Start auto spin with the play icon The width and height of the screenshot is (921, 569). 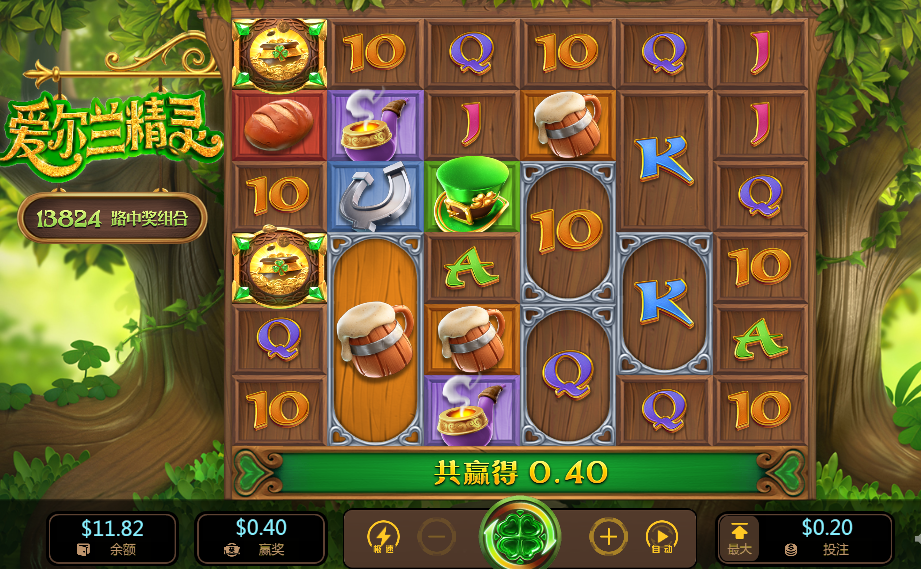661,537
